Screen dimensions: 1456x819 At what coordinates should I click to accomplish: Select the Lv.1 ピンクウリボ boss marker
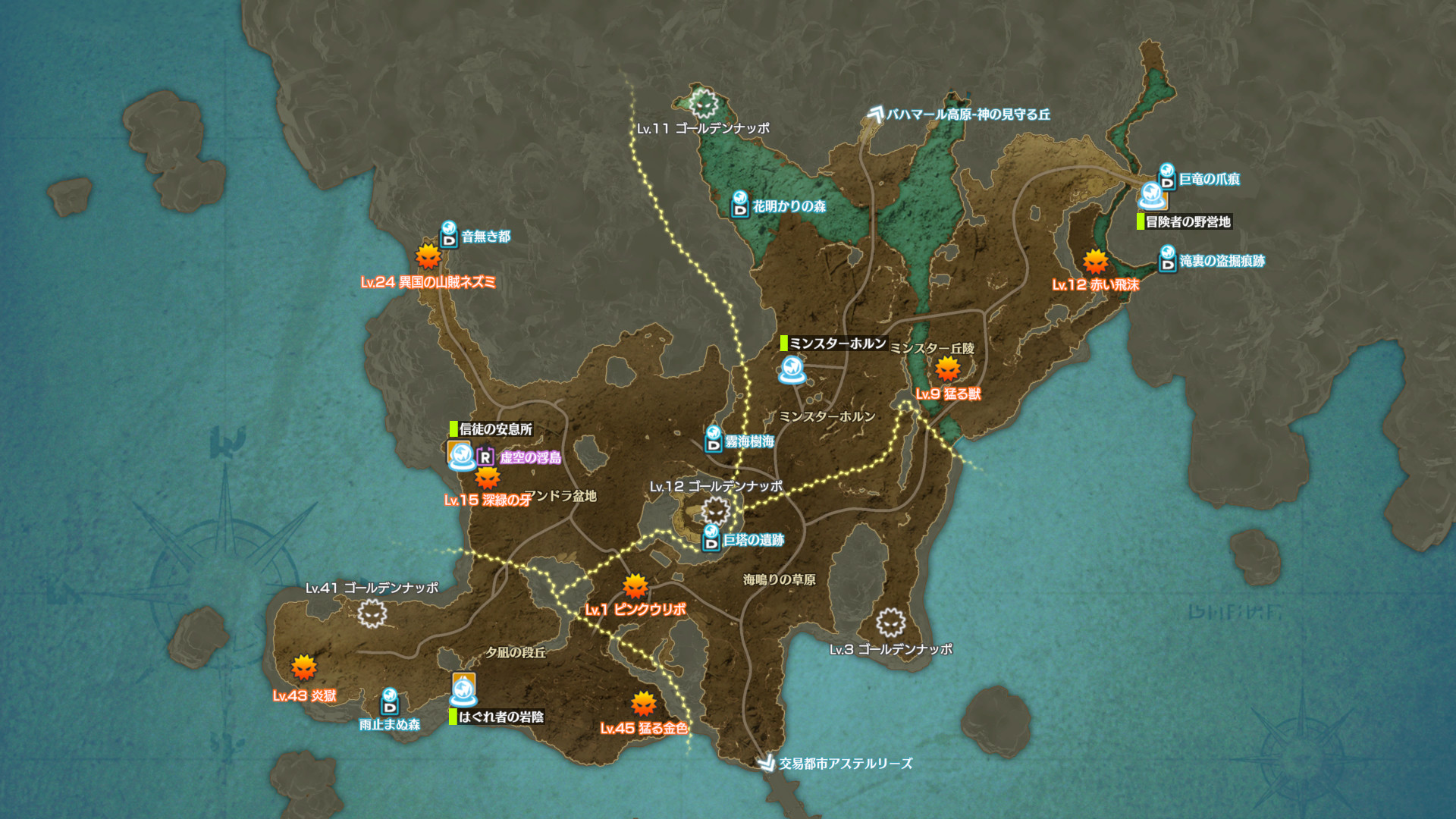[635, 585]
